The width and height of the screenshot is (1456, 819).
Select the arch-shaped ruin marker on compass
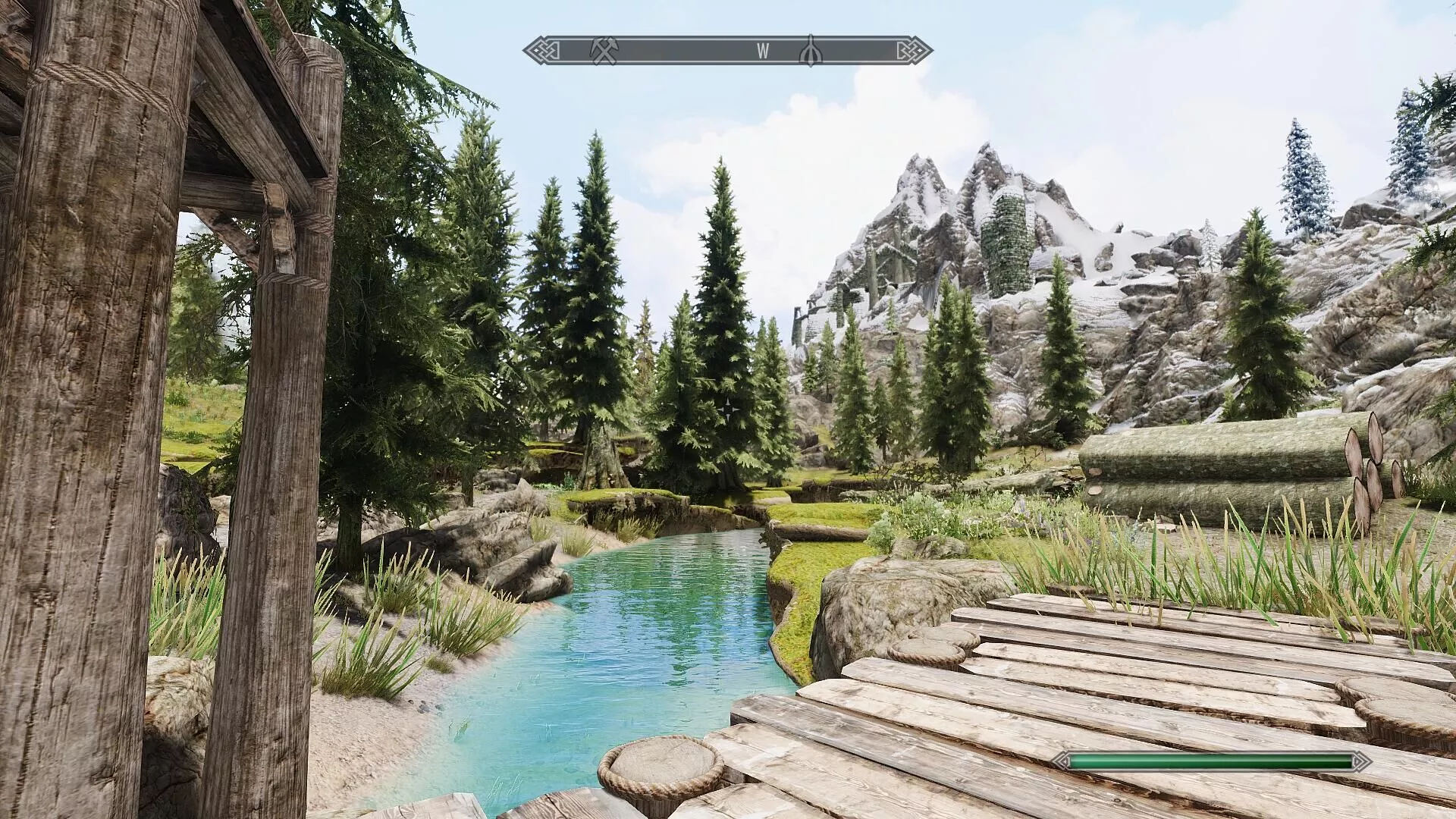point(811,51)
